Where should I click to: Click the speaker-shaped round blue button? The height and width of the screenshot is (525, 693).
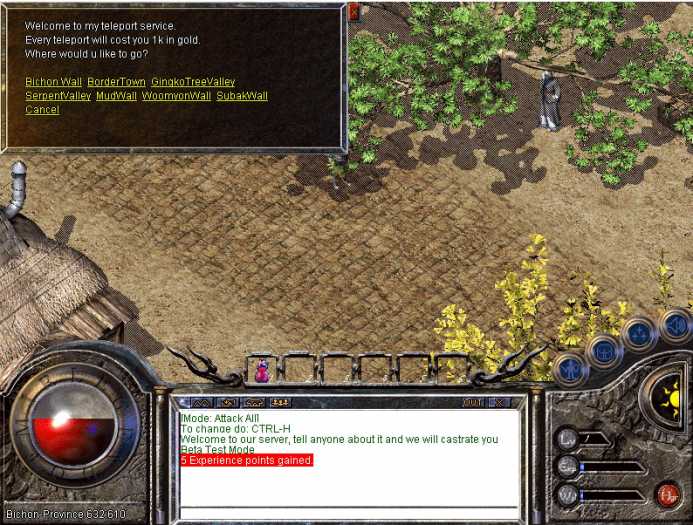click(675, 325)
